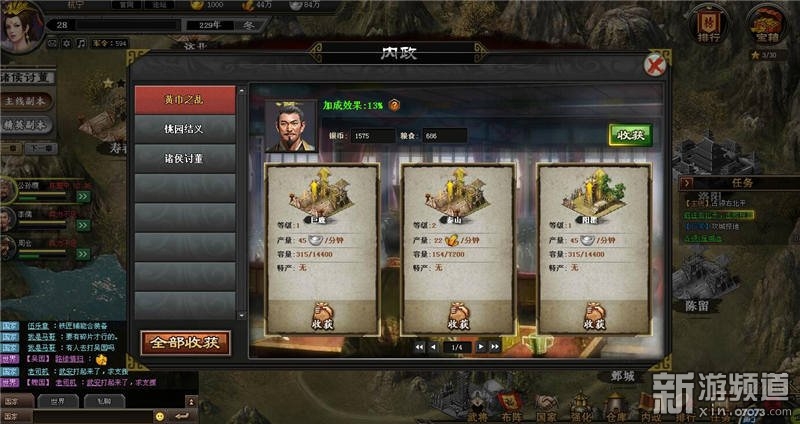
Task: Switch to the 桃园结义 chapter tab
Action: pos(185,128)
